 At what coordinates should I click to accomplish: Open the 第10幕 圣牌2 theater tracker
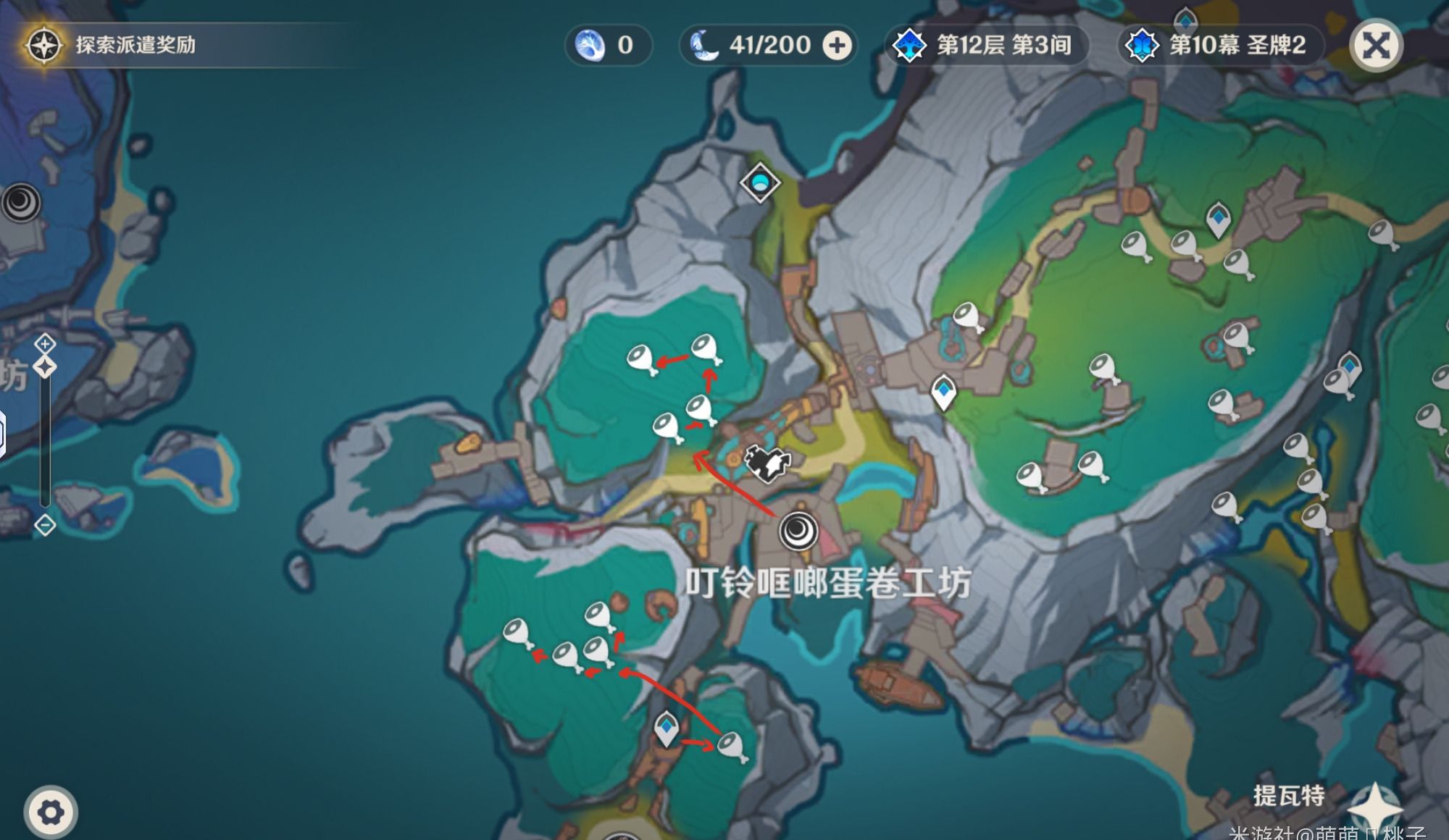click(1221, 46)
